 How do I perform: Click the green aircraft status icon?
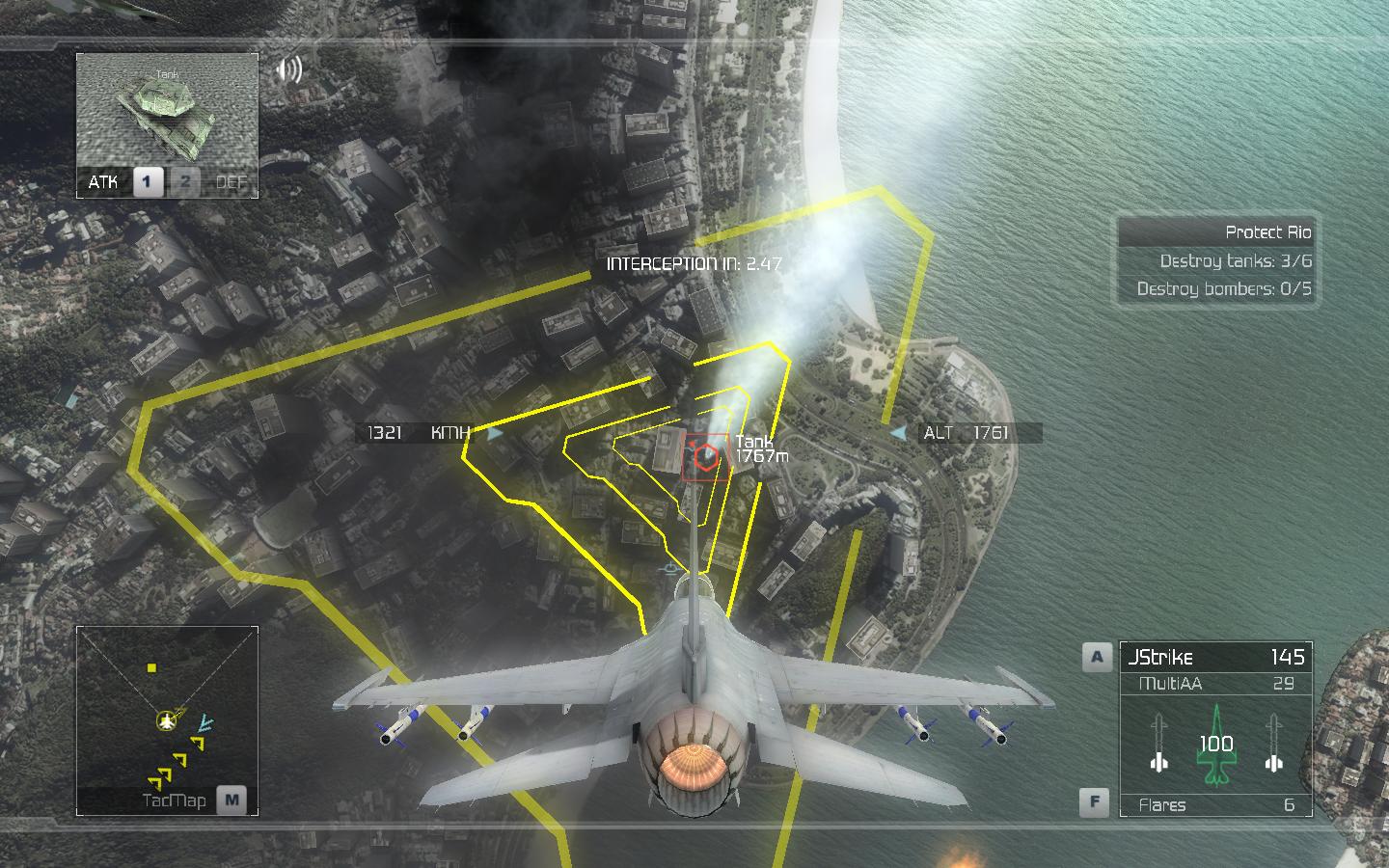click(x=1215, y=745)
